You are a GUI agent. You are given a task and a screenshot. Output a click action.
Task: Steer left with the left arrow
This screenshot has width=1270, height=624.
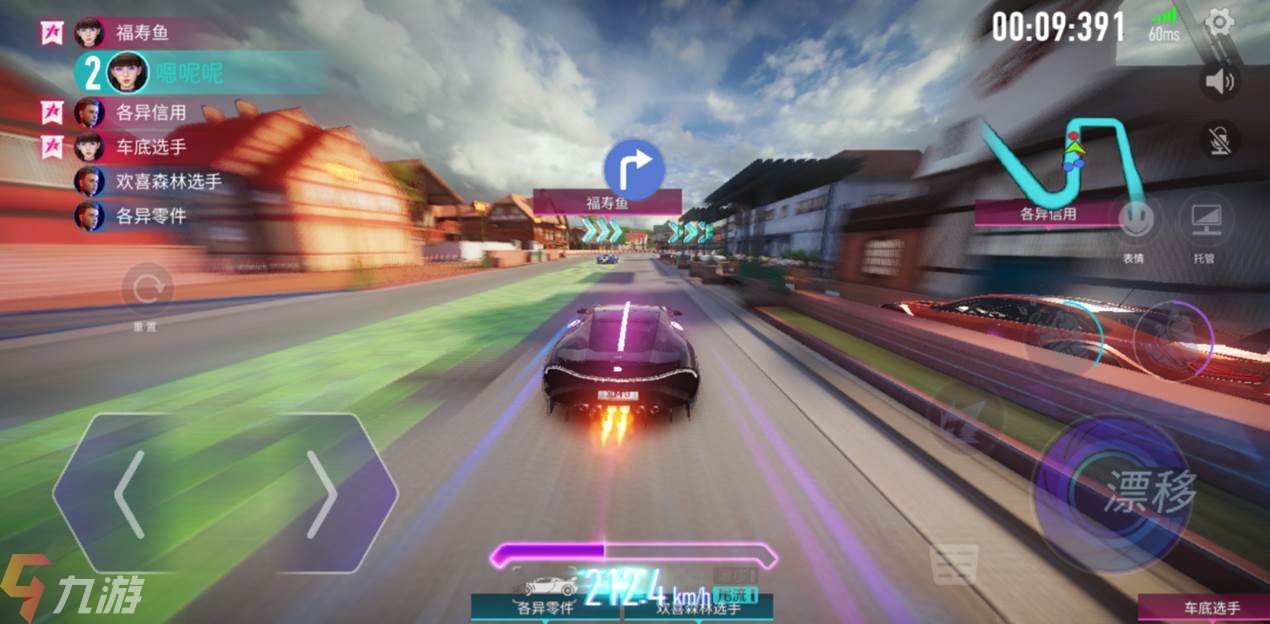point(130,494)
